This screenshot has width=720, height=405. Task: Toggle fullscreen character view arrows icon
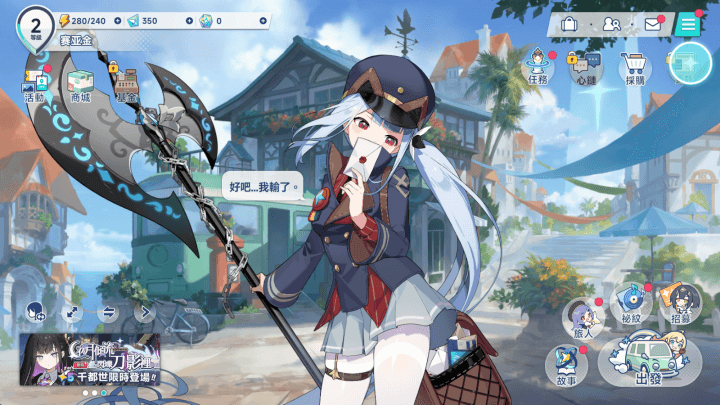pyautogui.click(x=71, y=312)
